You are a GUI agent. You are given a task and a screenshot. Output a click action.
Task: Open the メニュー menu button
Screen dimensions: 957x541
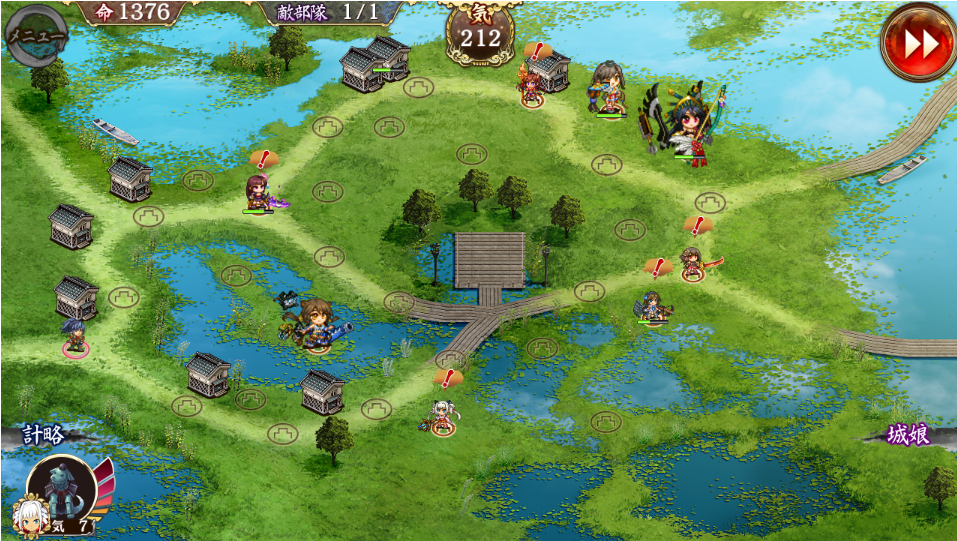pyautogui.click(x=36, y=34)
